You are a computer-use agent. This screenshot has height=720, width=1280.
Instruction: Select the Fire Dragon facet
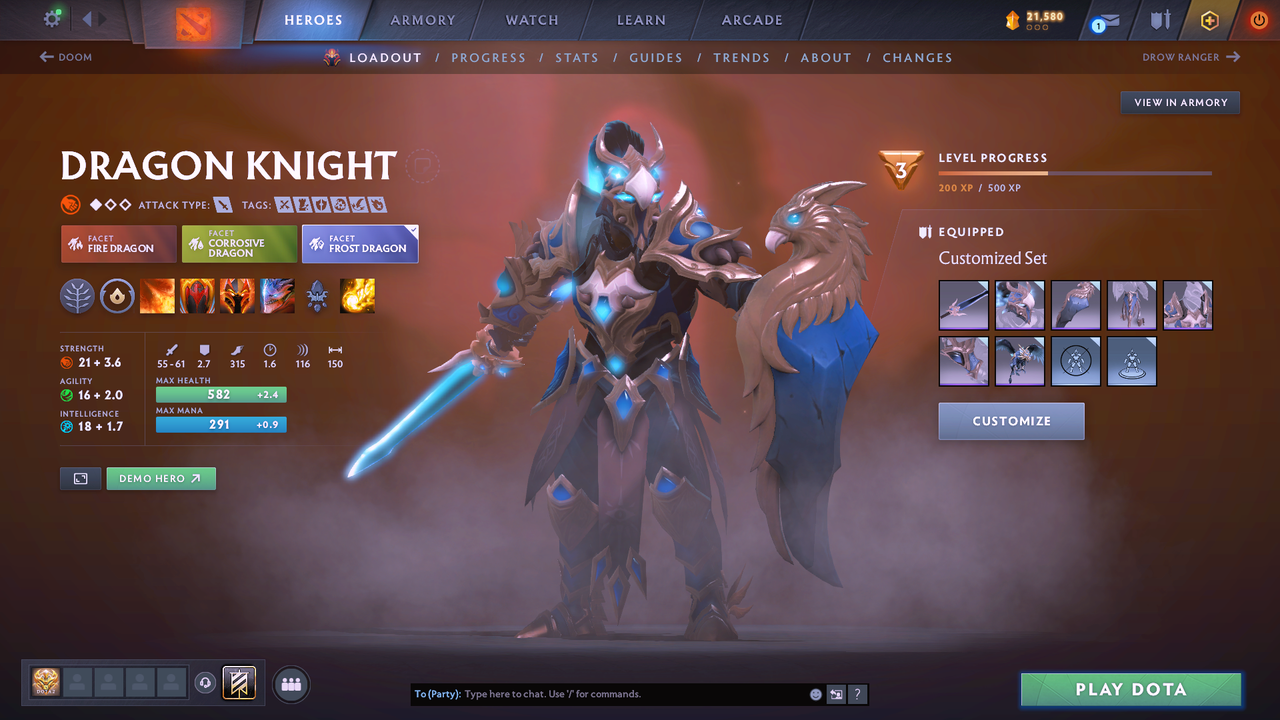coord(118,243)
